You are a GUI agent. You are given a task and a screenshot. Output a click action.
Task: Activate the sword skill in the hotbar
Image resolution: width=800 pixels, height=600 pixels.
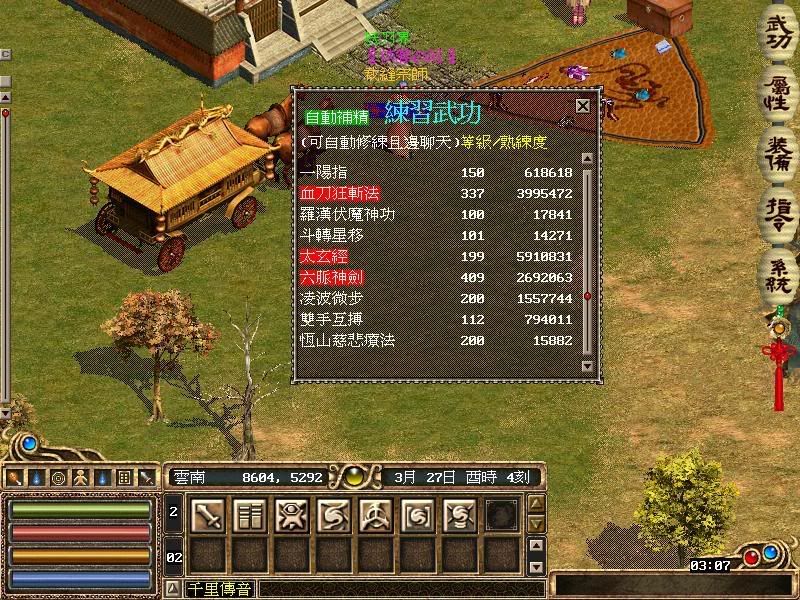tap(207, 515)
